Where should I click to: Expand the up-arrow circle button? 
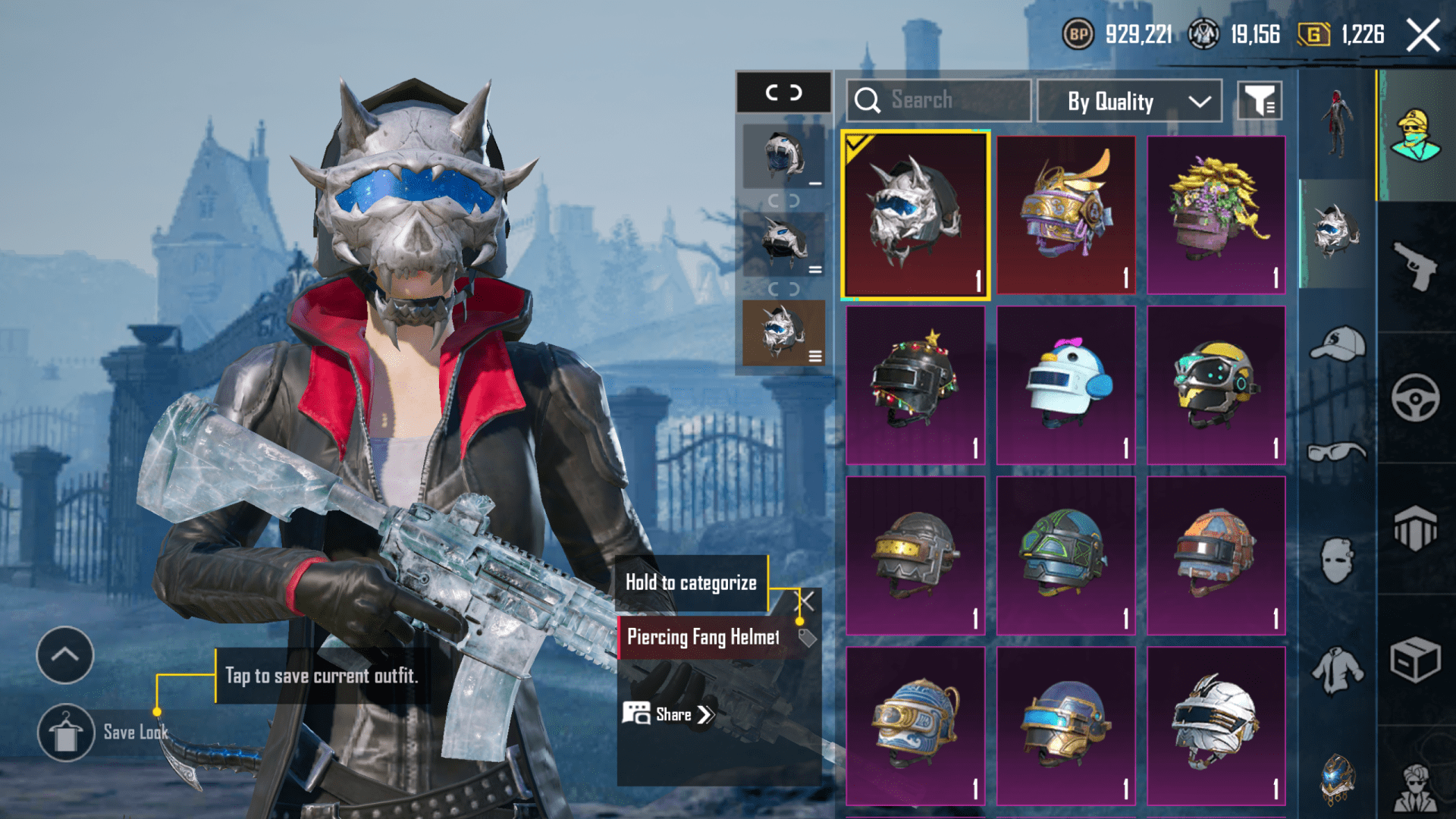coord(65,655)
